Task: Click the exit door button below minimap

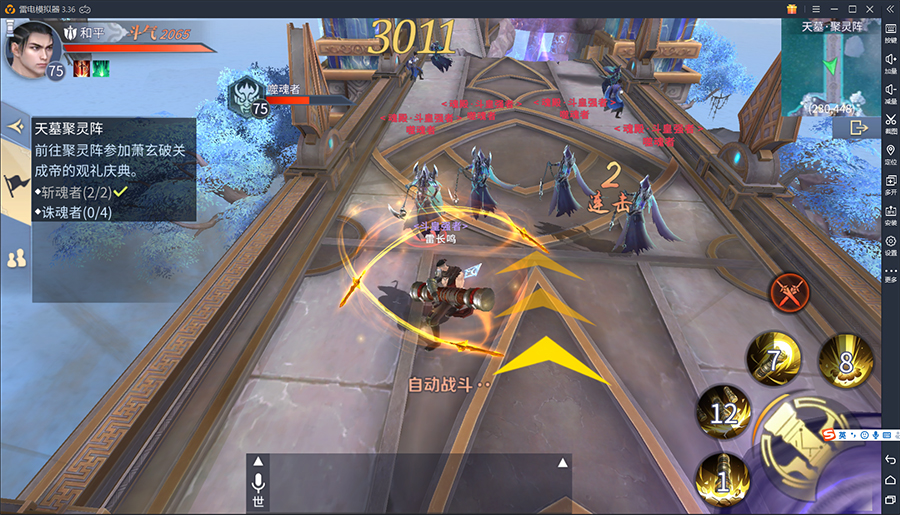Action: point(858,128)
